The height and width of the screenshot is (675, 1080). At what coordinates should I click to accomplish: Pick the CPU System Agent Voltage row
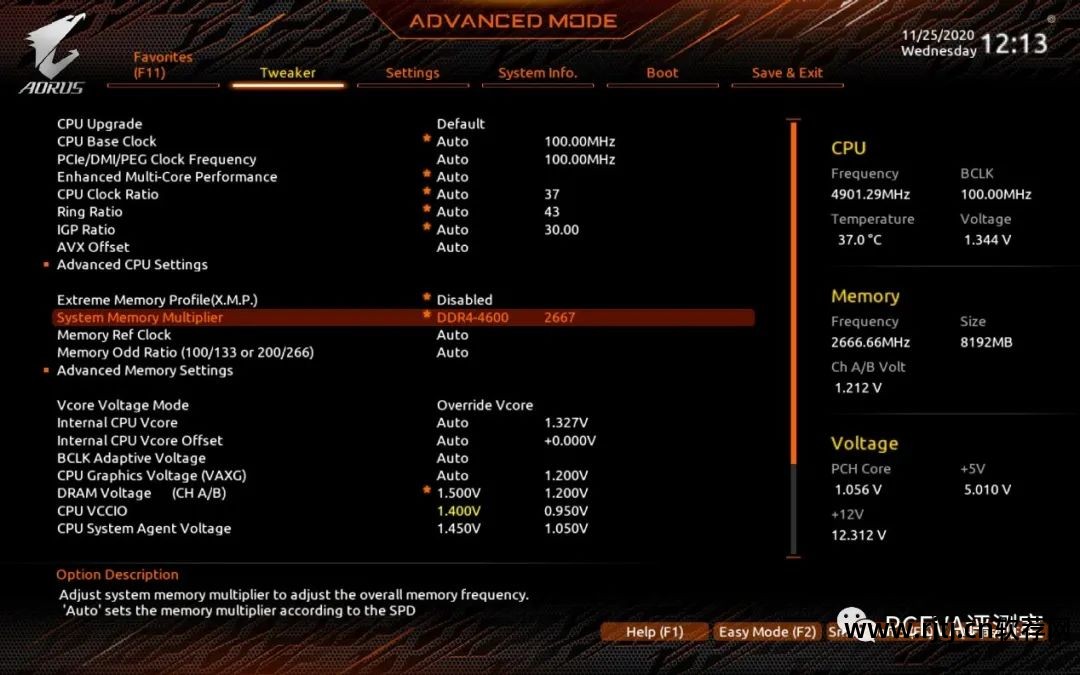tap(144, 528)
